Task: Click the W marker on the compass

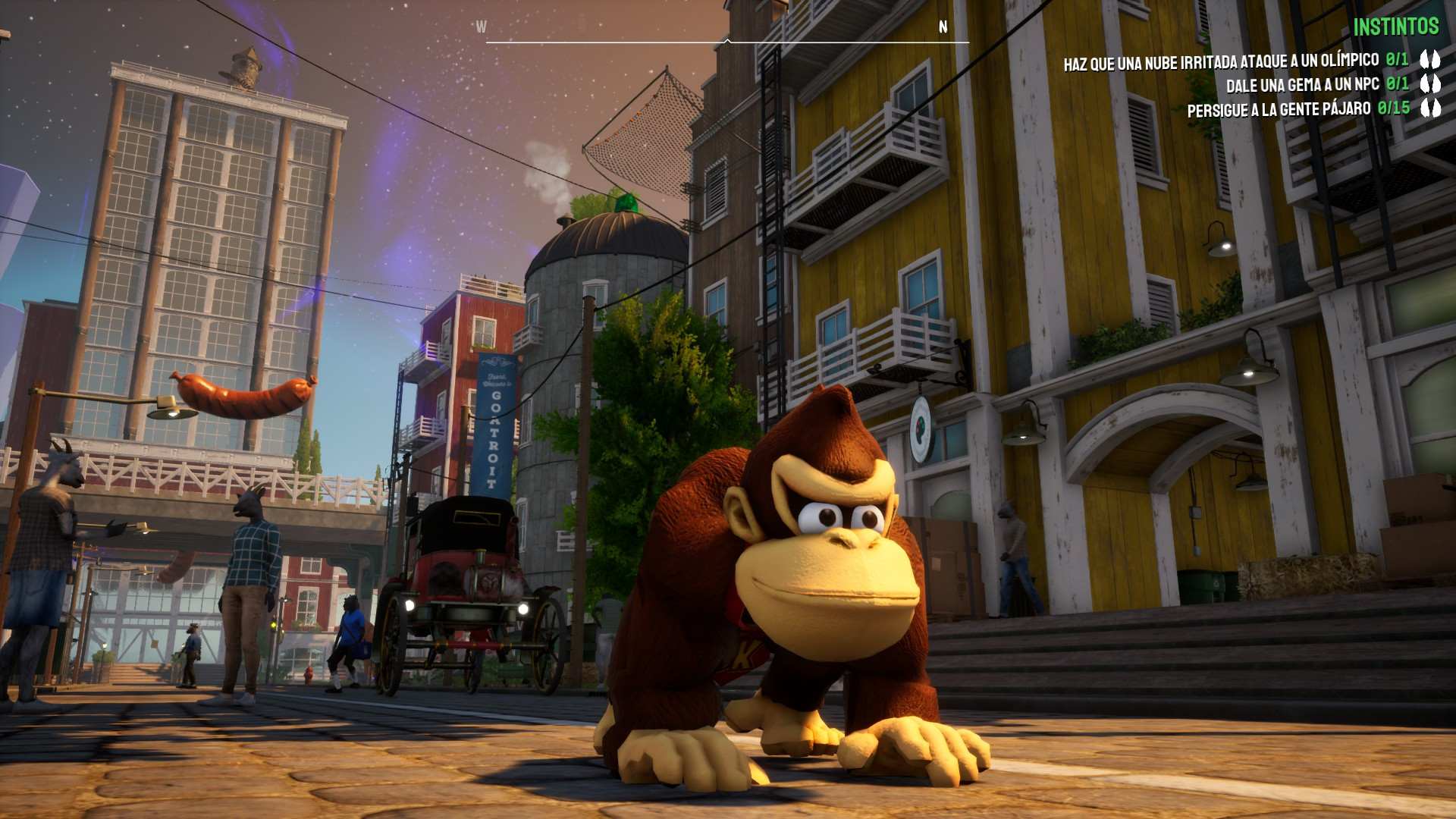Action: pyautogui.click(x=481, y=25)
